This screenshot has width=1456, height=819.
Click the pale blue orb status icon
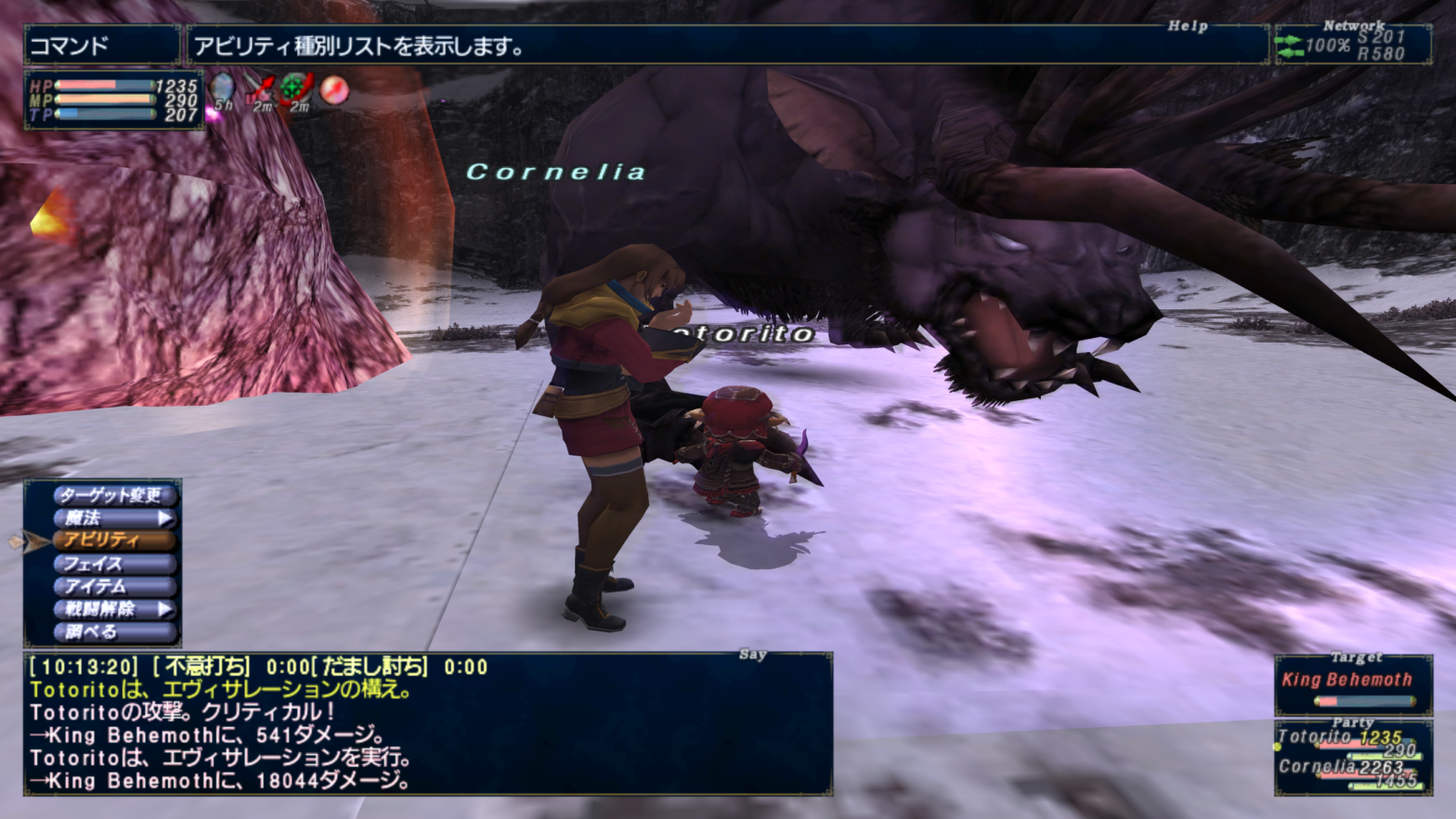click(223, 90)
